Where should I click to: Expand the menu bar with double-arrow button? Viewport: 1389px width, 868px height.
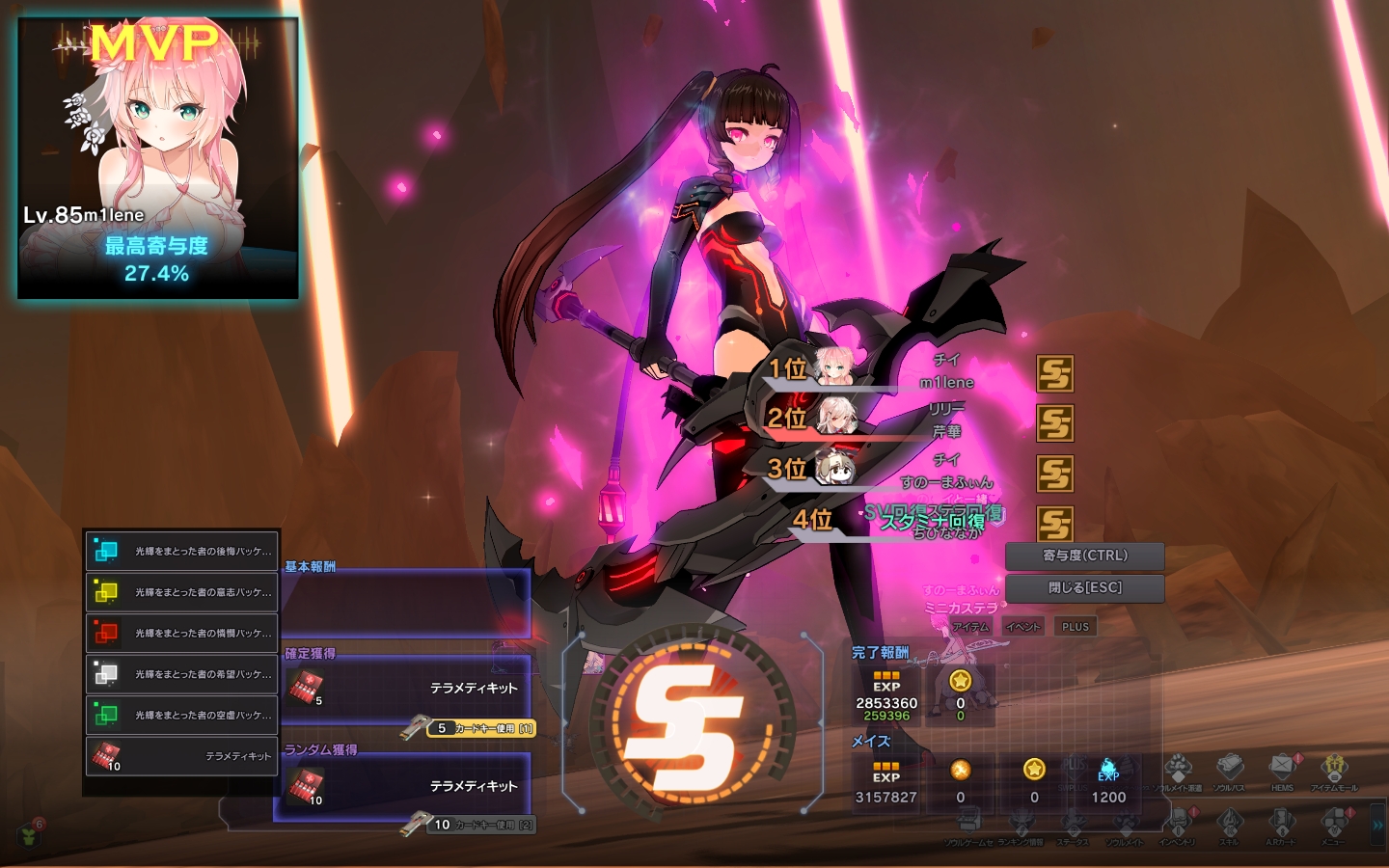[1377, 826]
